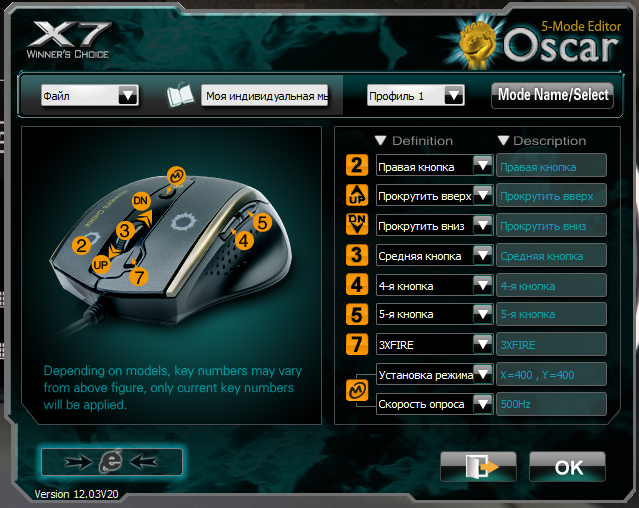The image size is (639, 508).
Task: Click the open book icon
Action: point(179,96)
